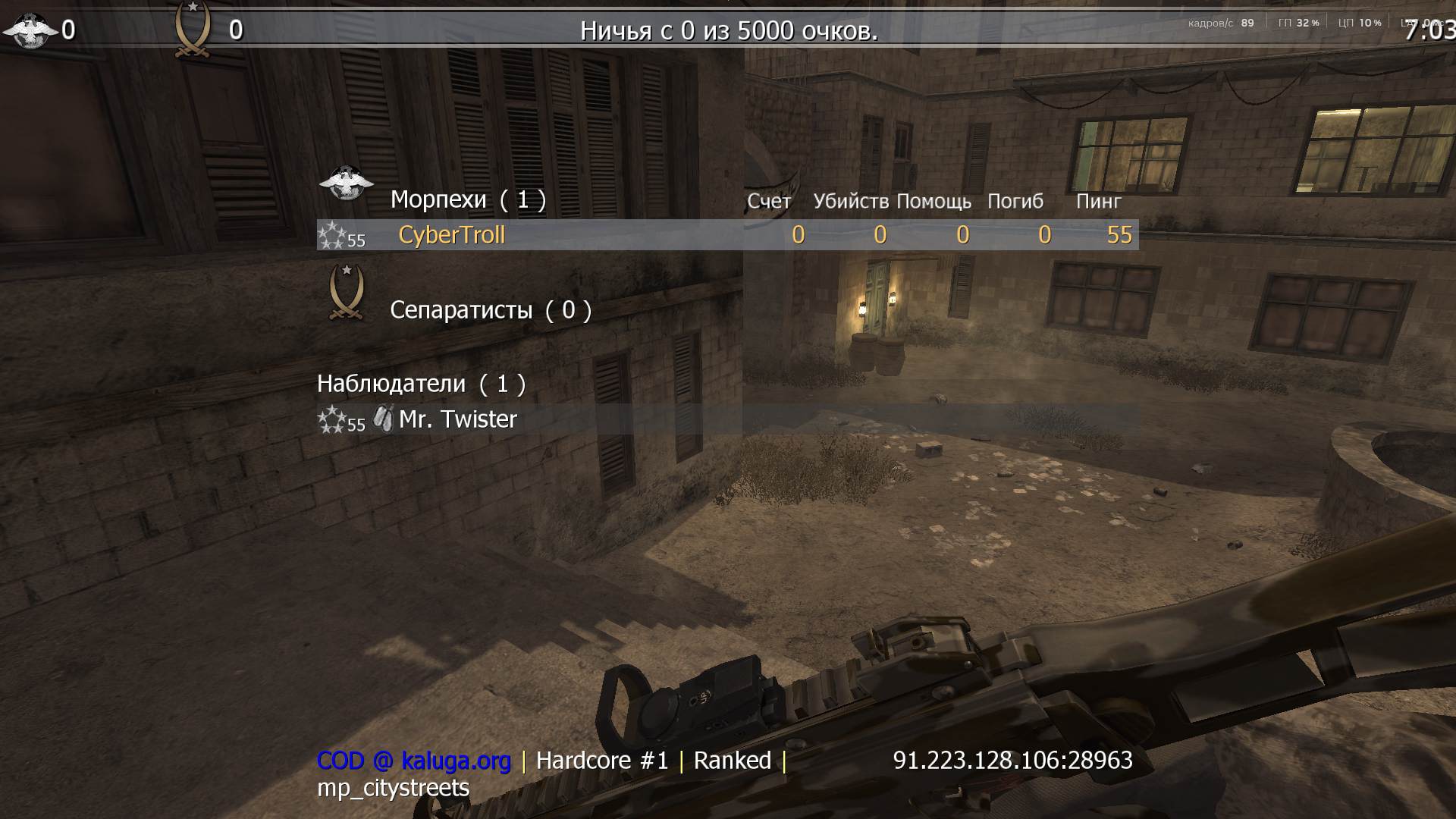Select the player CyberTroll on the scoreboard
The image size is (1456, 819).
pos(450,235)
